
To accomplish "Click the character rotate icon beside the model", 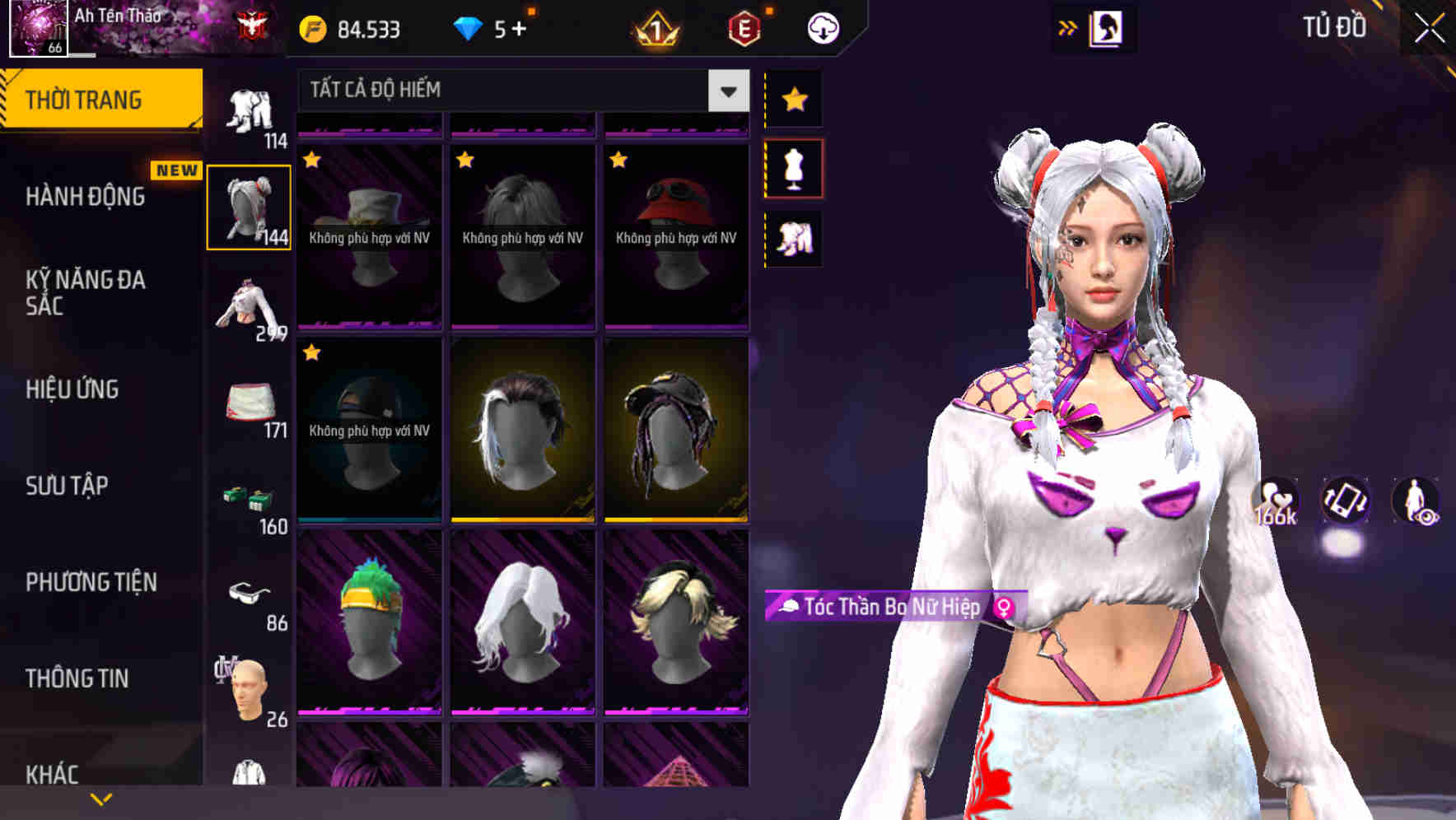I will click(x=1344, y=502).
